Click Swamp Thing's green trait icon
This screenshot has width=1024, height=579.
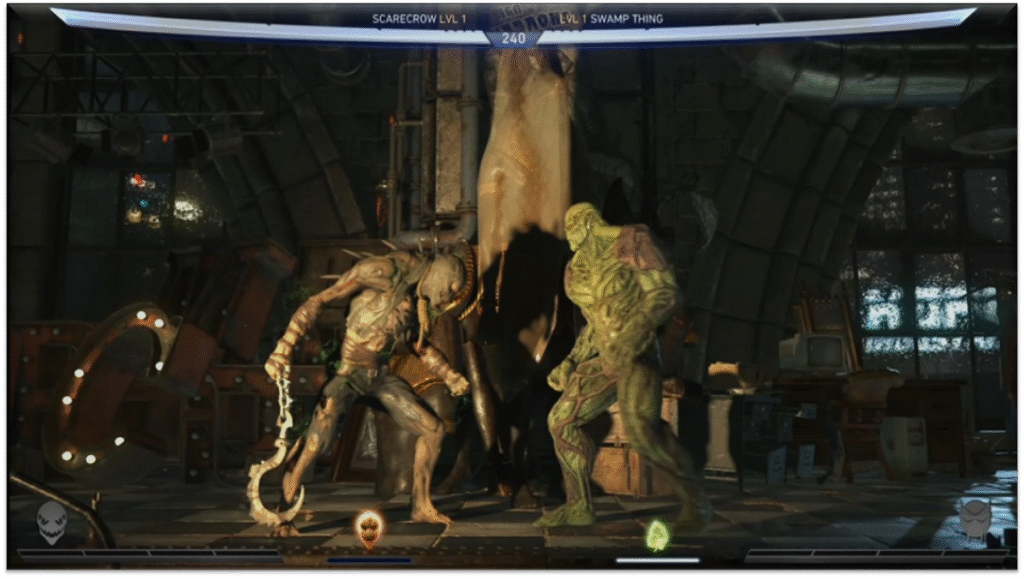(656, 535)
